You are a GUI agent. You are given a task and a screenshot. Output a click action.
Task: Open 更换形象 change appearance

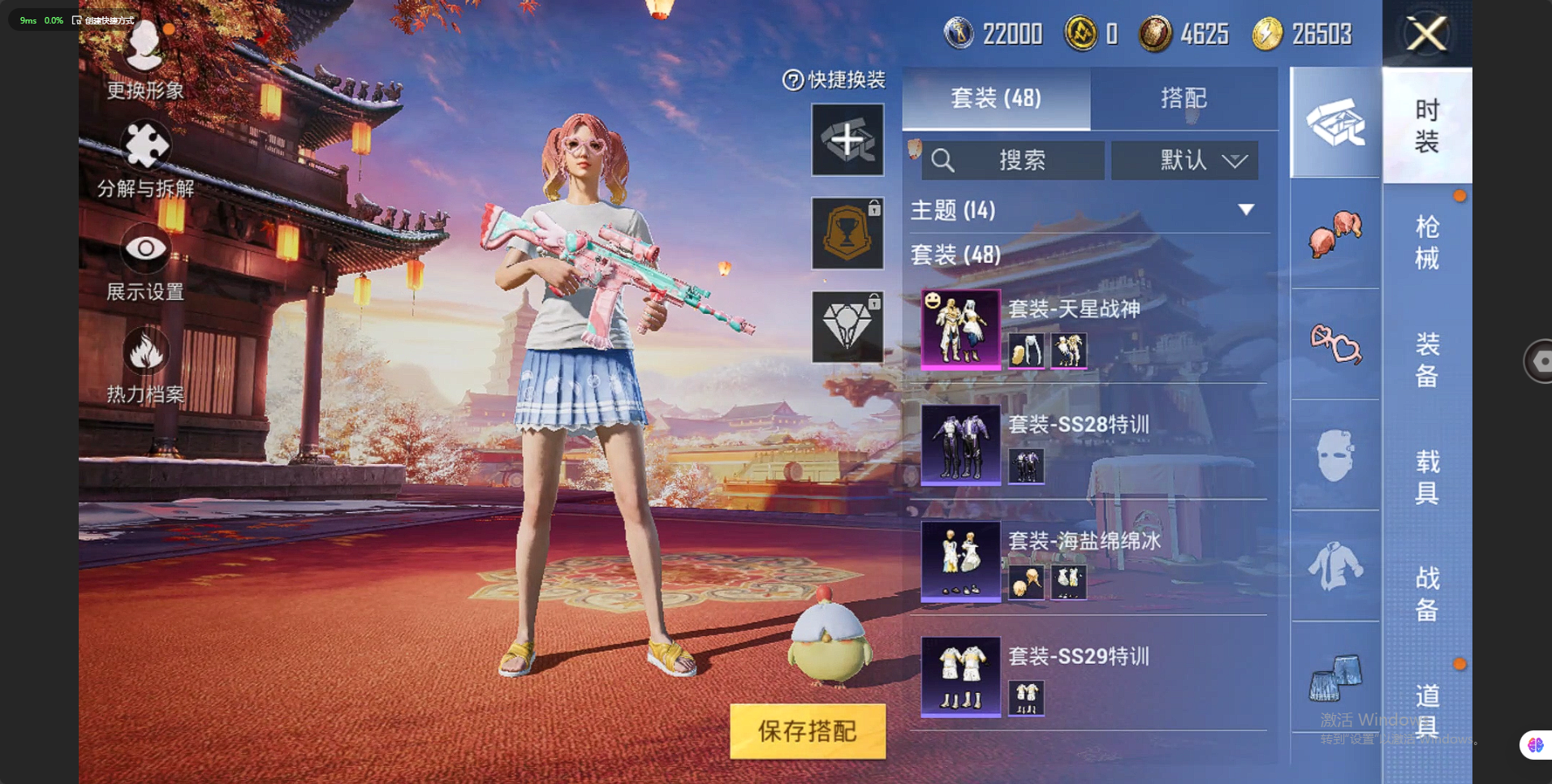(145, 58)
